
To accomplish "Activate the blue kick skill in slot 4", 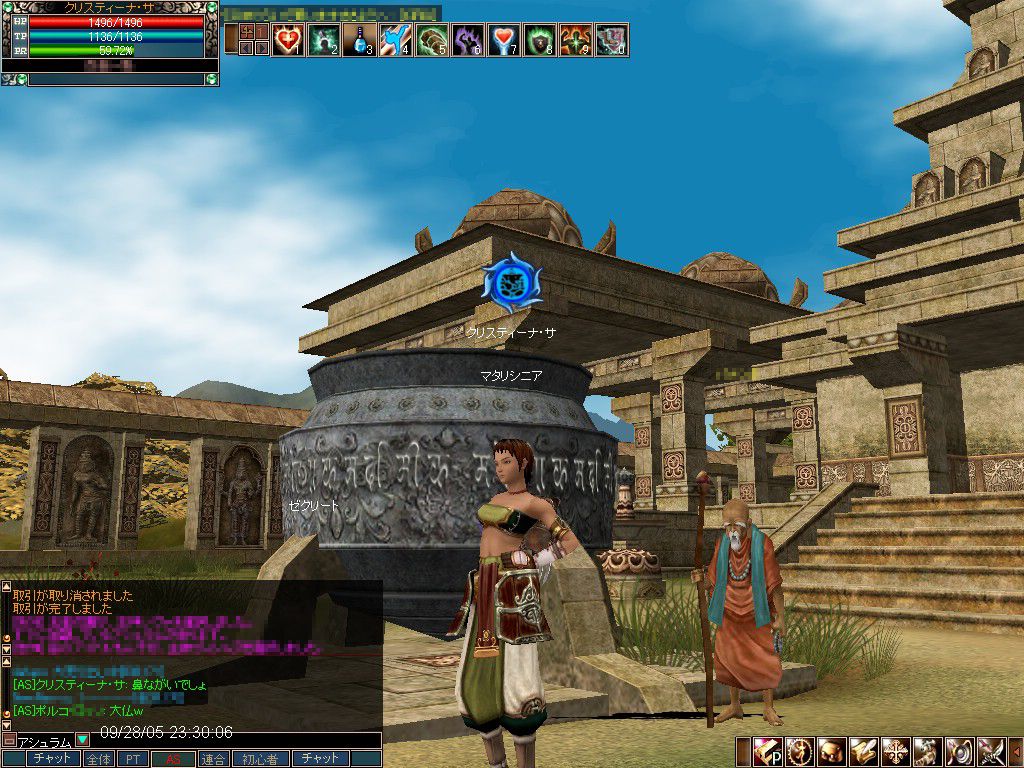I will click(x=395, y=40).
